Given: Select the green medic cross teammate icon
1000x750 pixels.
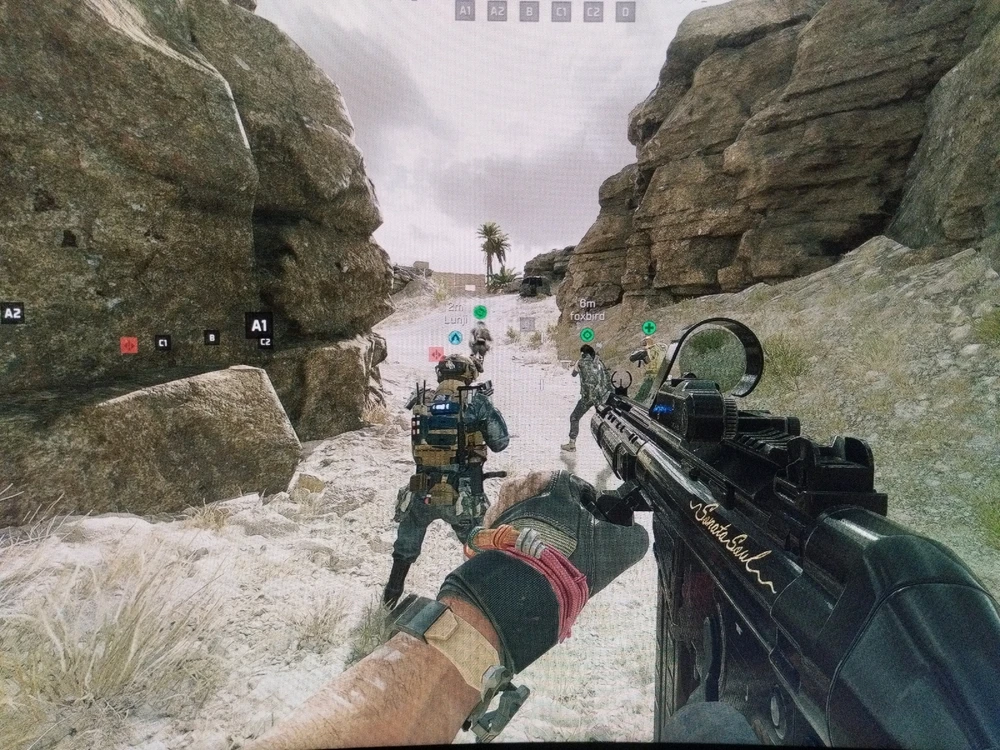Looking at the screenshot, I should coord(649,328).
